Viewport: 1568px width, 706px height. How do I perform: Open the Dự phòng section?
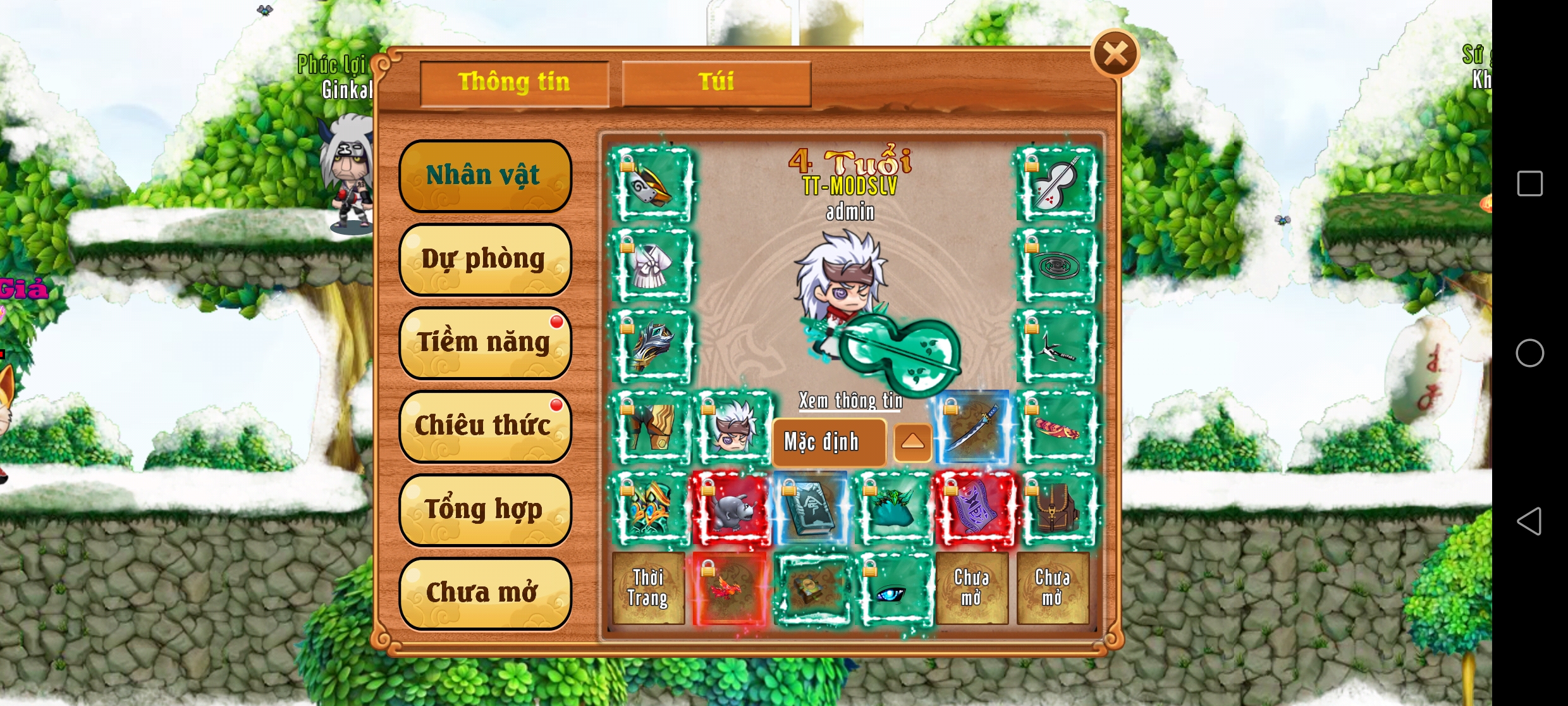click(x=485, y=259)
